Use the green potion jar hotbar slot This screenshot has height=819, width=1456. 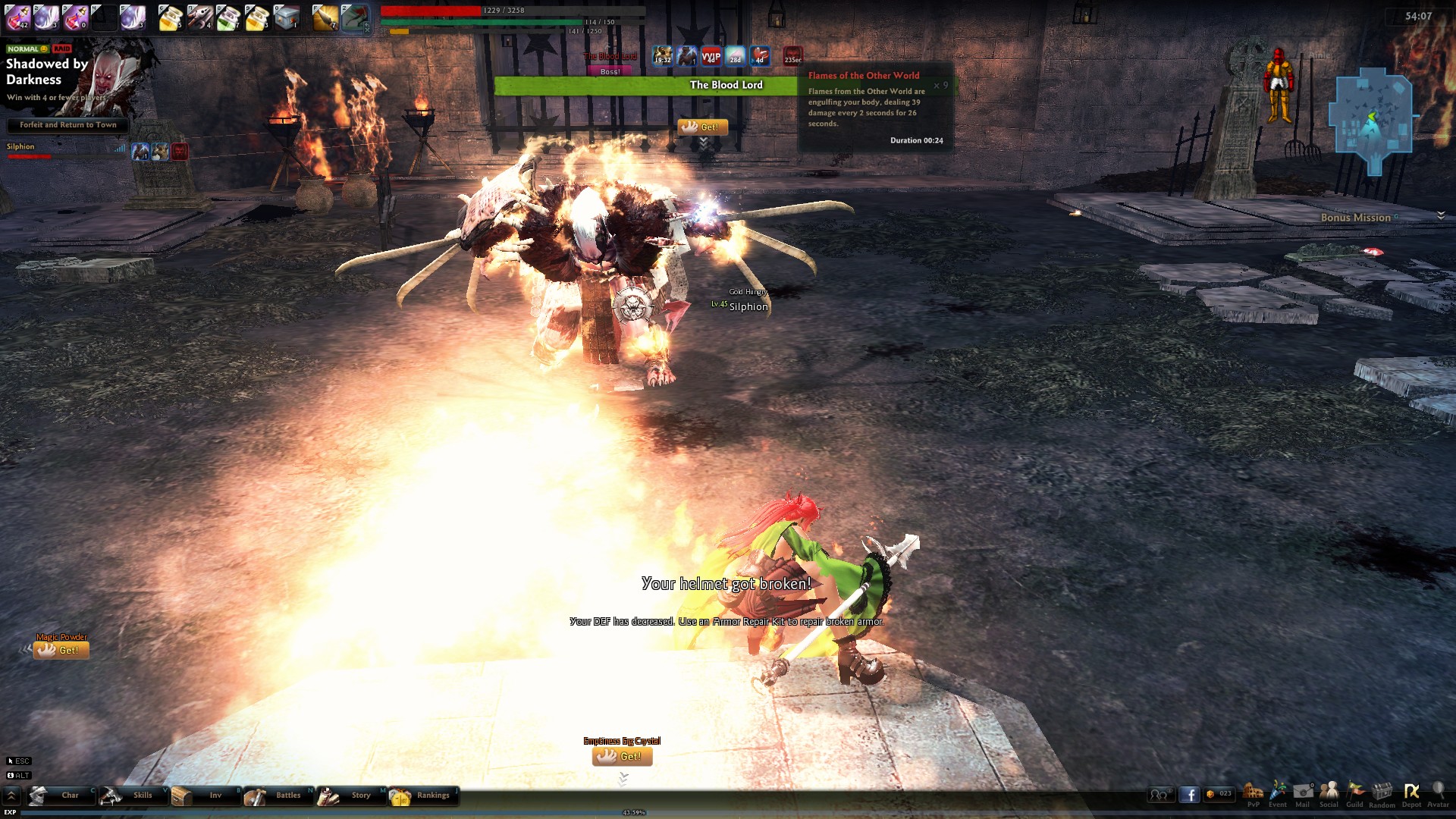(228, 17)
